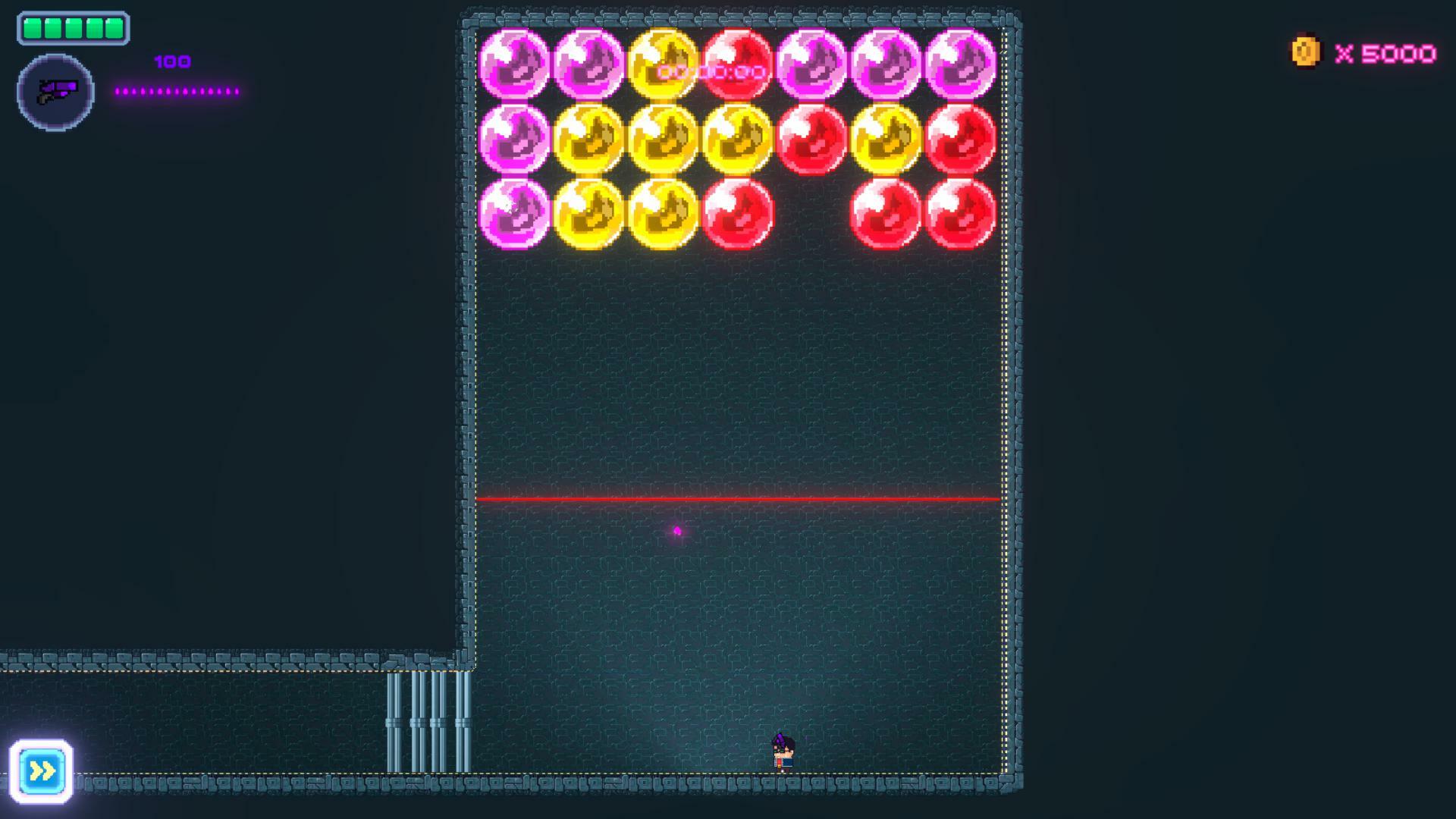1456x819 pixels.
Task: Select the purple pistol weapon icon
Action: [55, 91]
